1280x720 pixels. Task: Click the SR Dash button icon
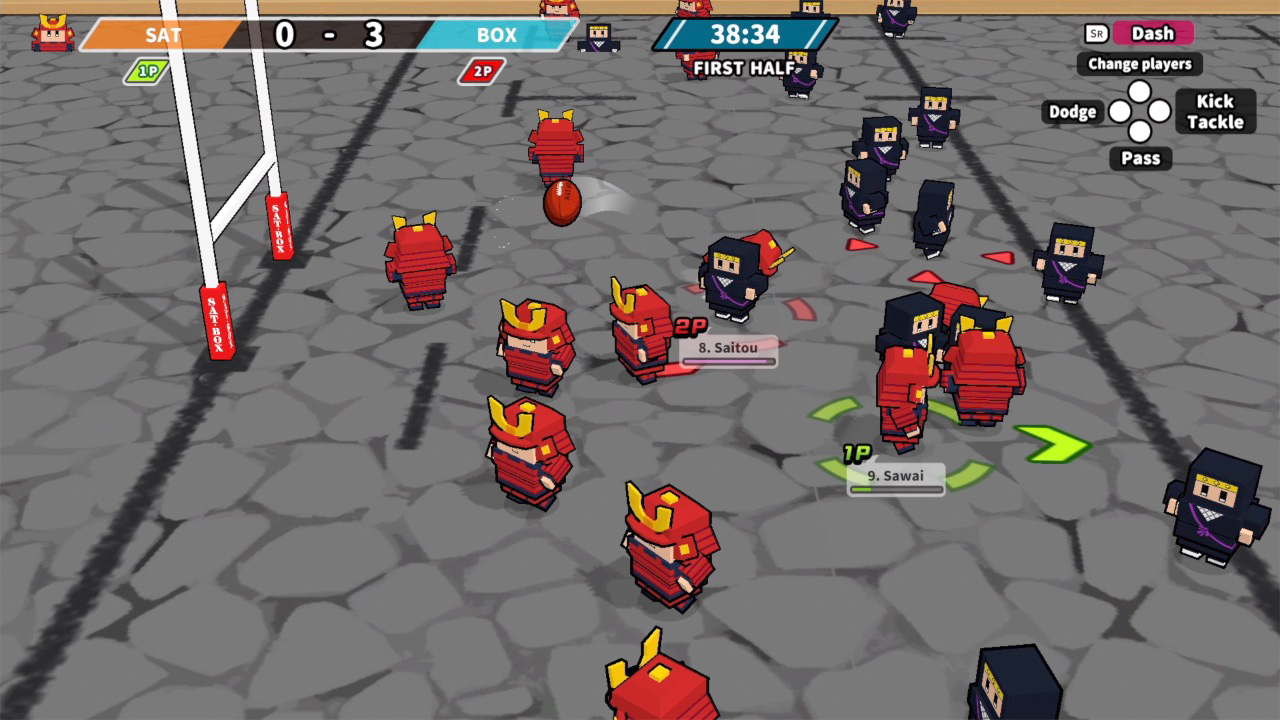coord(1096,33)
